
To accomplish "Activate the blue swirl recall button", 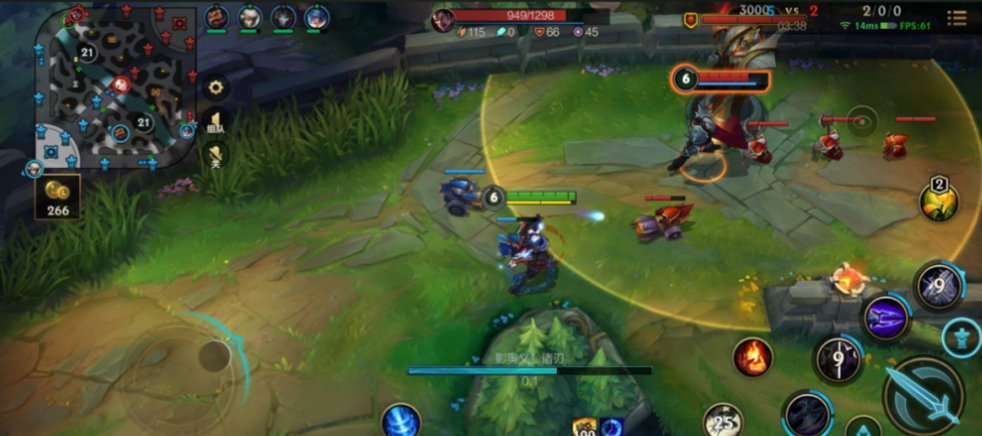I will tap(400, 420).
